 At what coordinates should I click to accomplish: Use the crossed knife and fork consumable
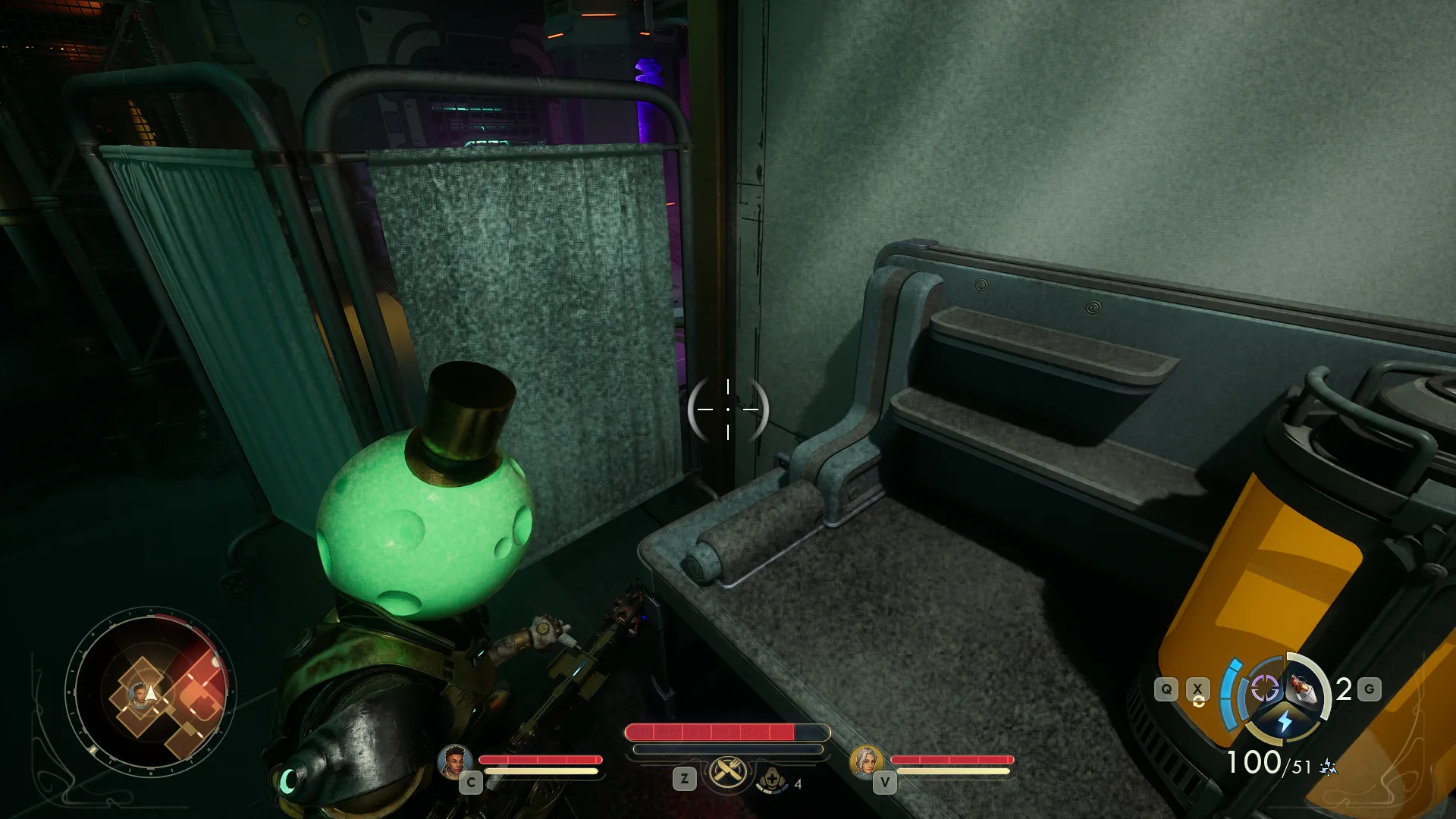click(728, 773)
